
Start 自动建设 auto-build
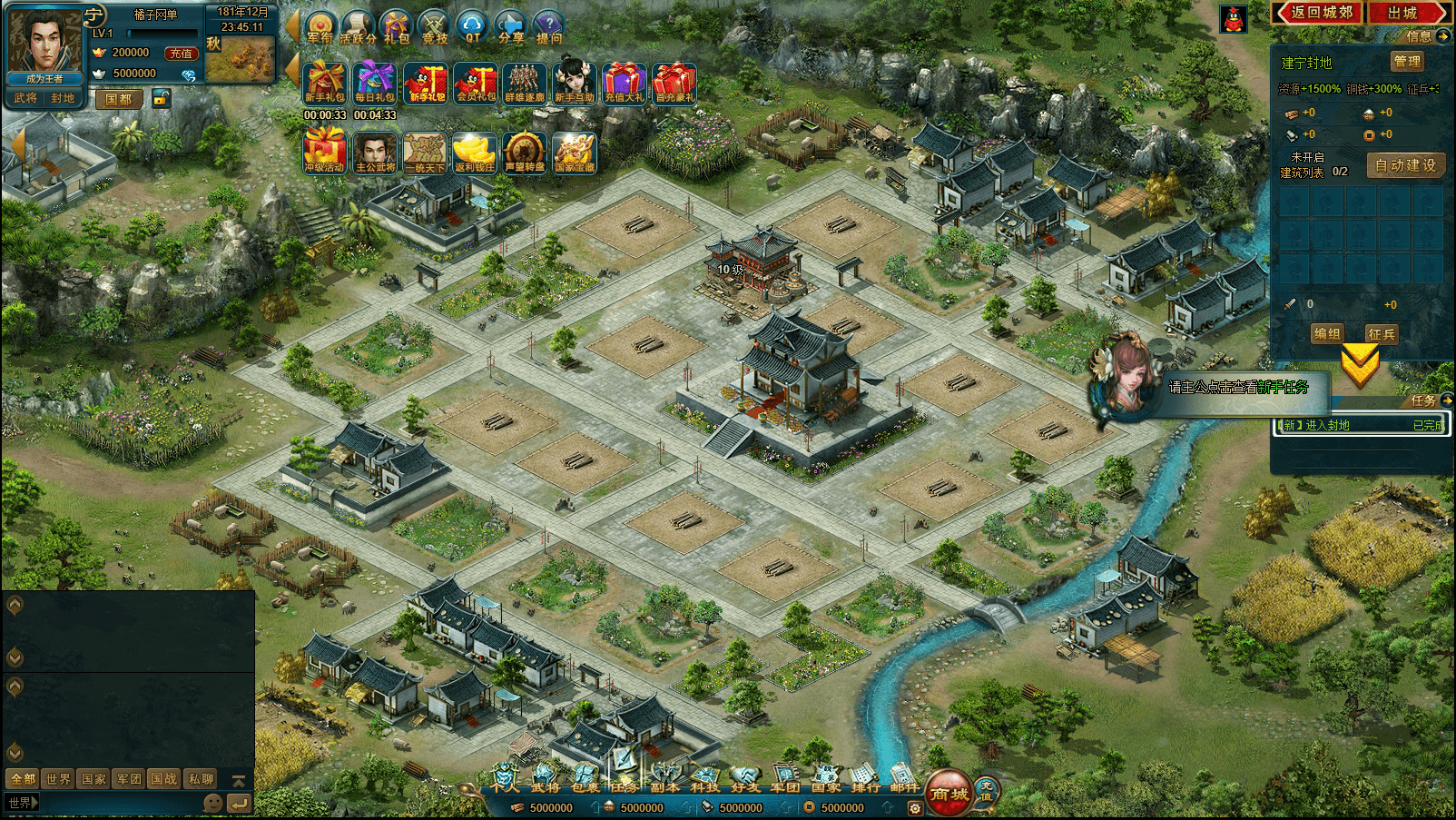click(x=1405, y=165)
